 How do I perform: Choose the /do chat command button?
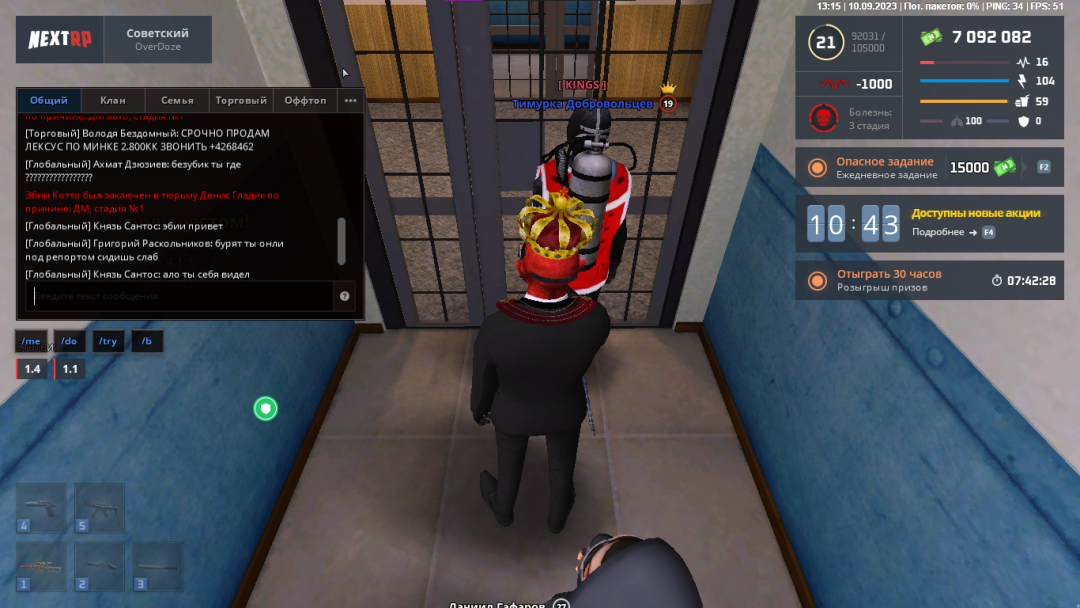(x=69, y=341)
